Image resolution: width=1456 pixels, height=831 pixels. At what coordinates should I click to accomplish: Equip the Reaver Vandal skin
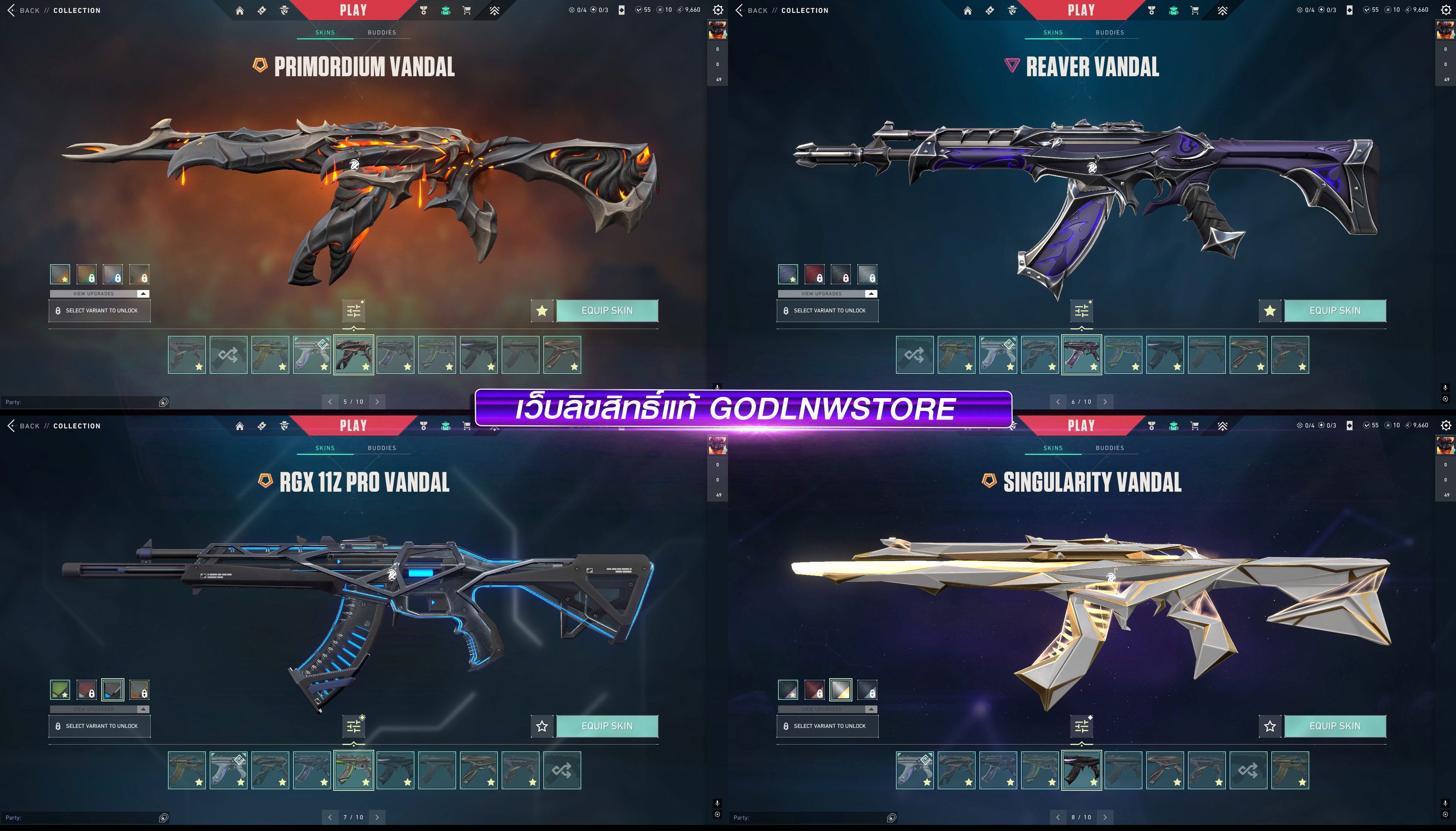click(x=1334, y=310)
